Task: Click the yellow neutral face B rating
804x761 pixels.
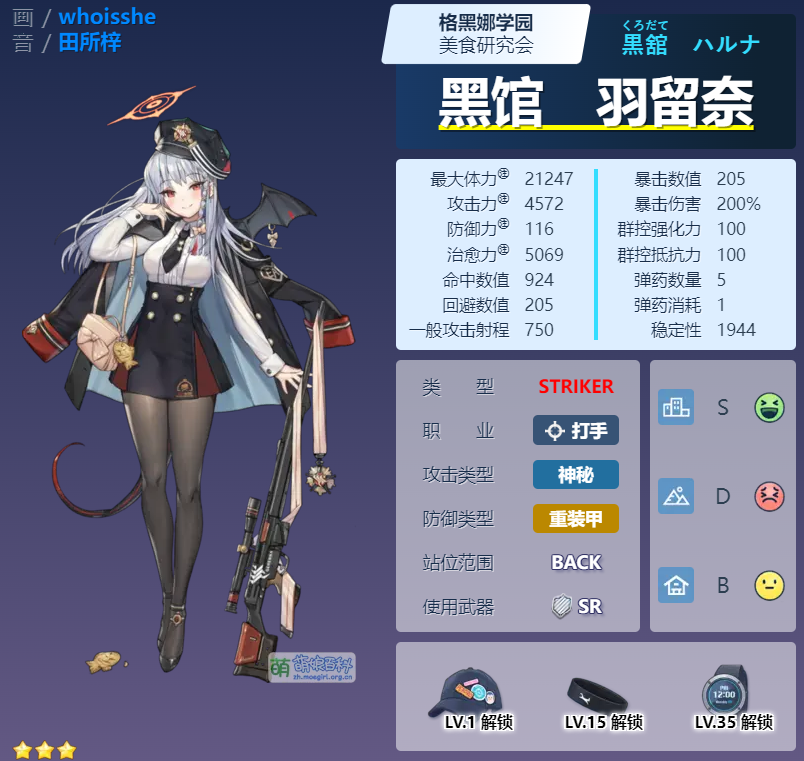Action: 769,585
